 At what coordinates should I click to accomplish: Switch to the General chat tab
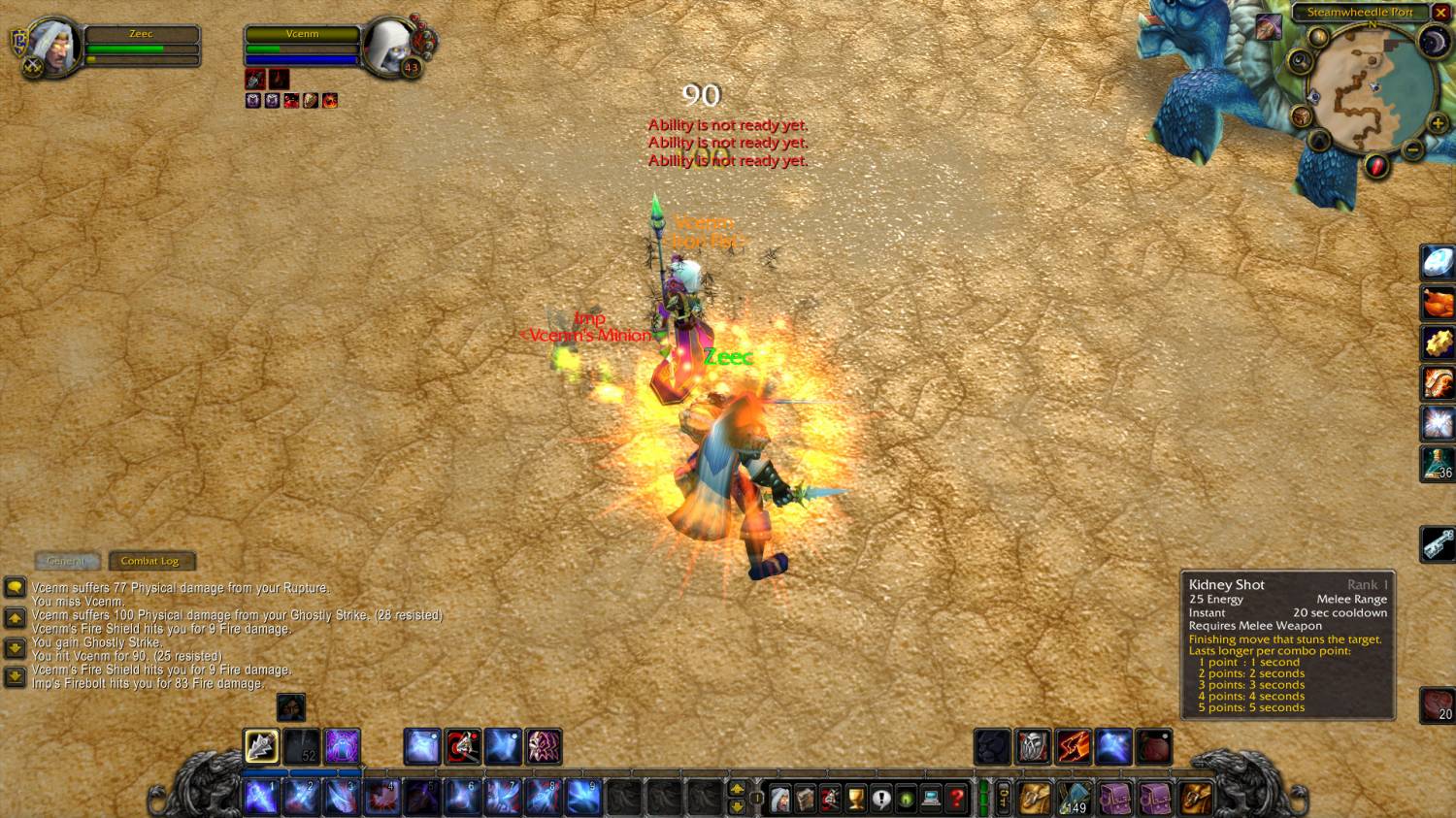click(x=66, y=561)
